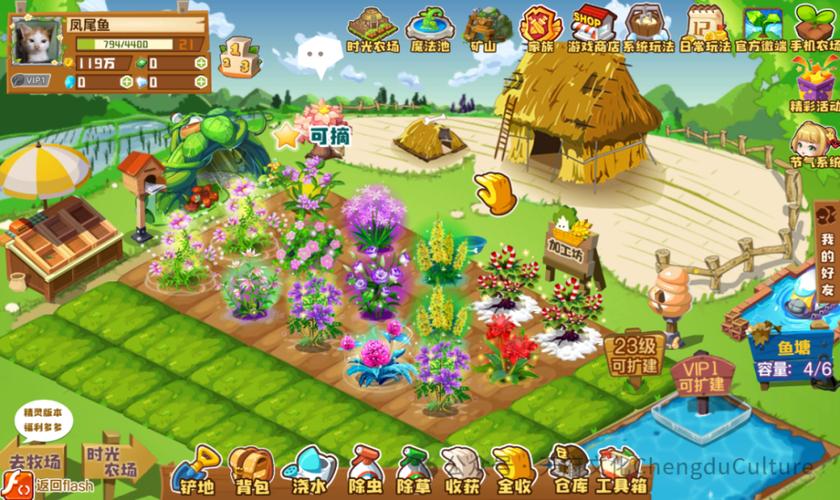Open the 魔法池 magic pool
This screenshot has height=500, width=840.
coord(430,27)
